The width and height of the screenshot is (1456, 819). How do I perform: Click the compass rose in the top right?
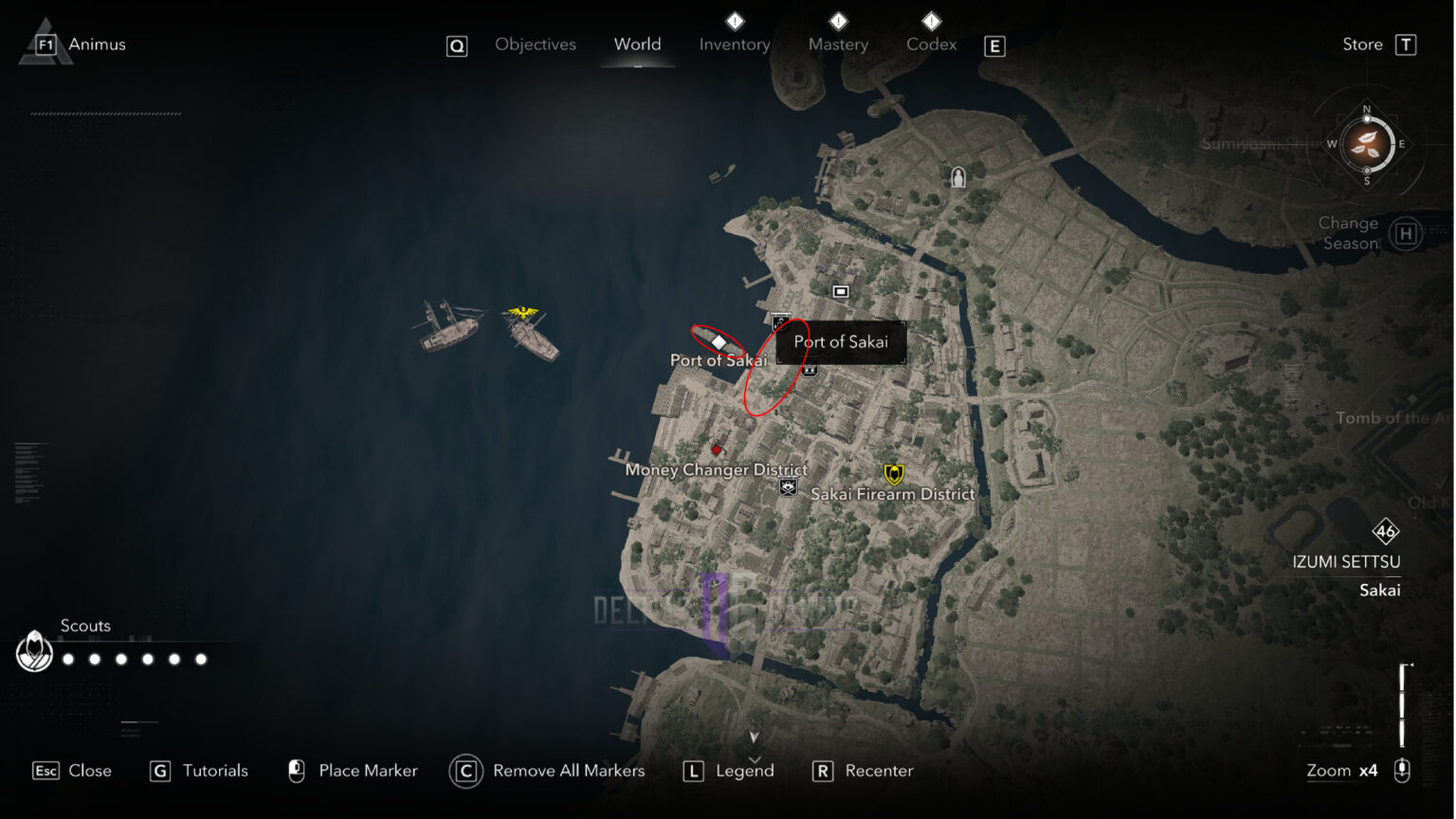tap(1365, 146)
